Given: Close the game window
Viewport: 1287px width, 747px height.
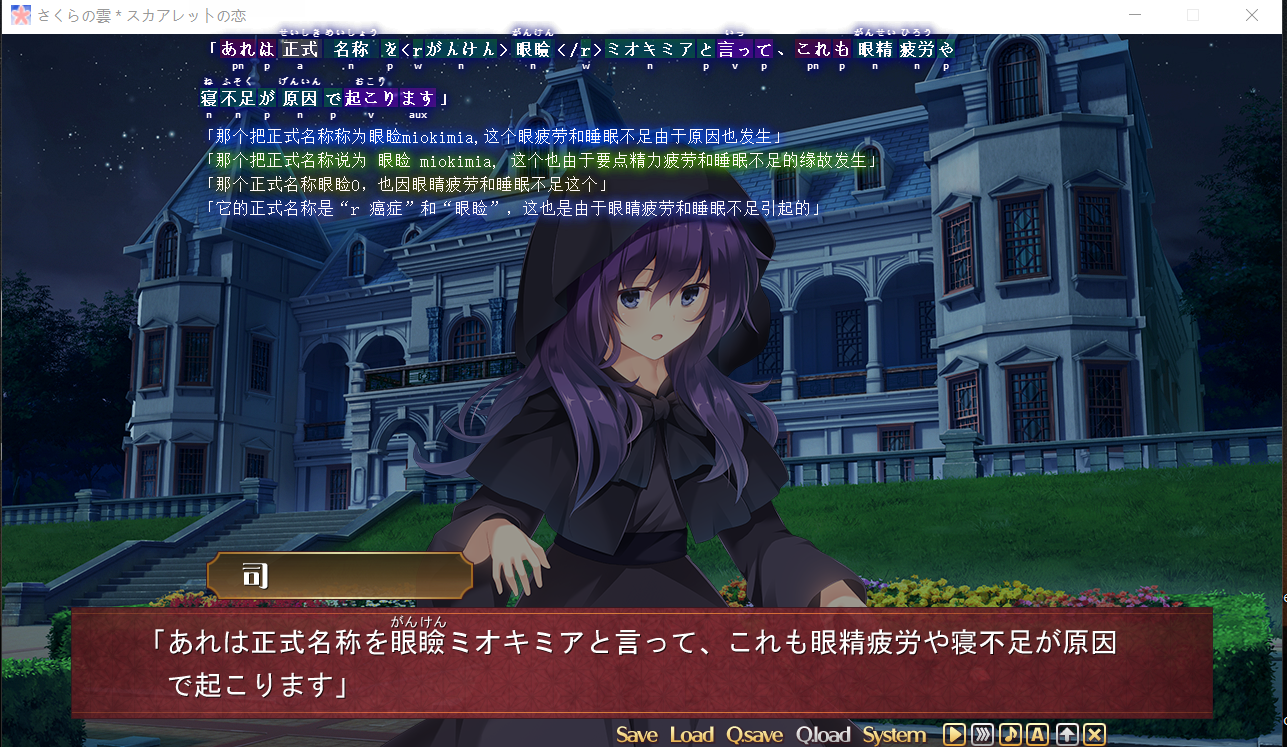Looking at the screenshot, I should 1251,16.
